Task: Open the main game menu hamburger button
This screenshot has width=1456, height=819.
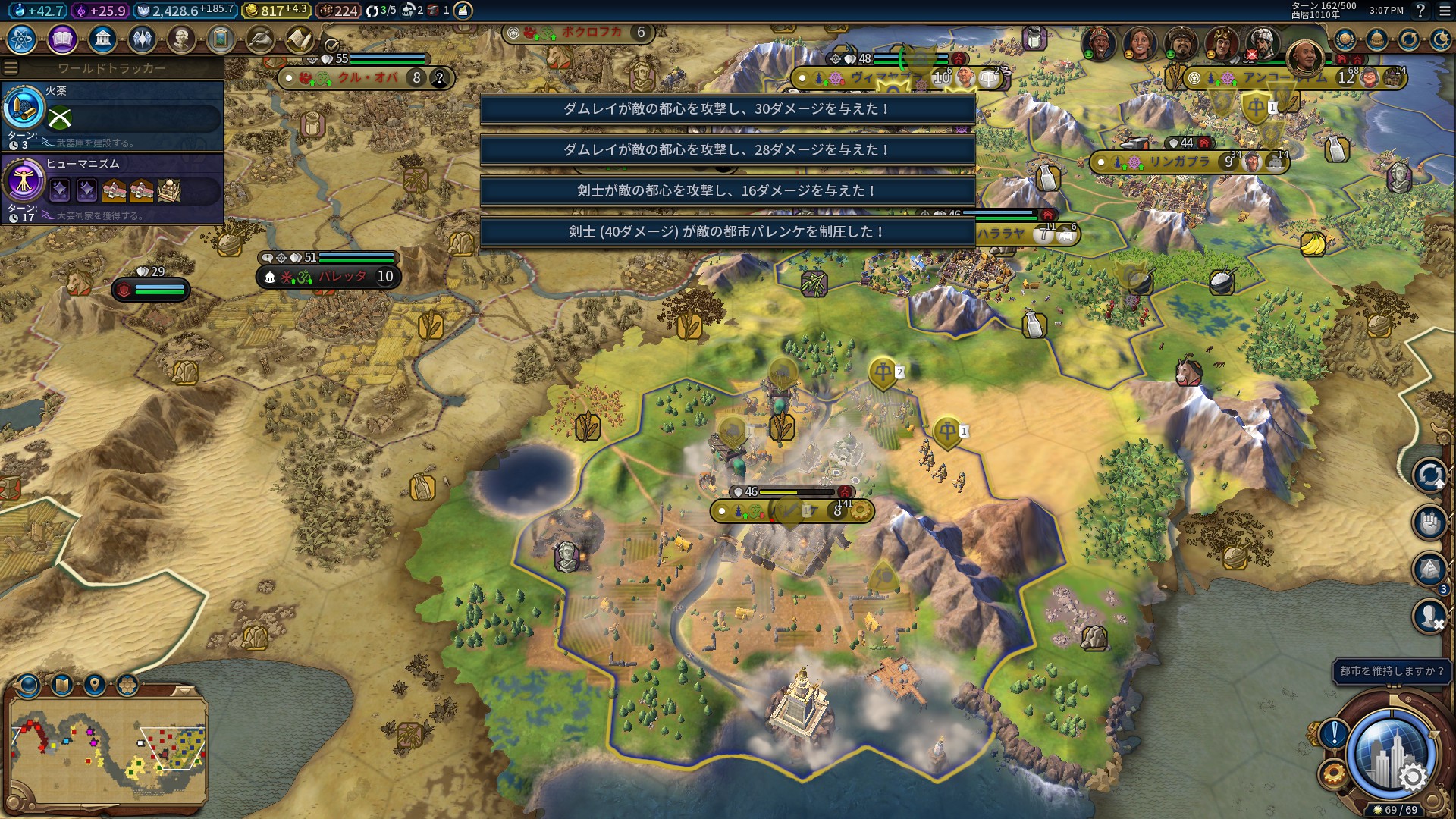Action: coord(1445,11)
